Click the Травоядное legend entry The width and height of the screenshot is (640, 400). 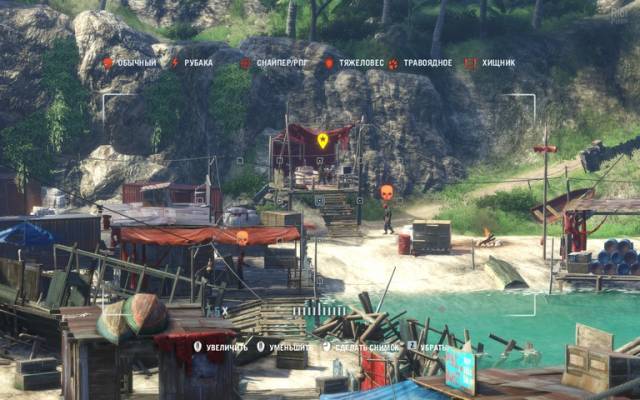421,63
